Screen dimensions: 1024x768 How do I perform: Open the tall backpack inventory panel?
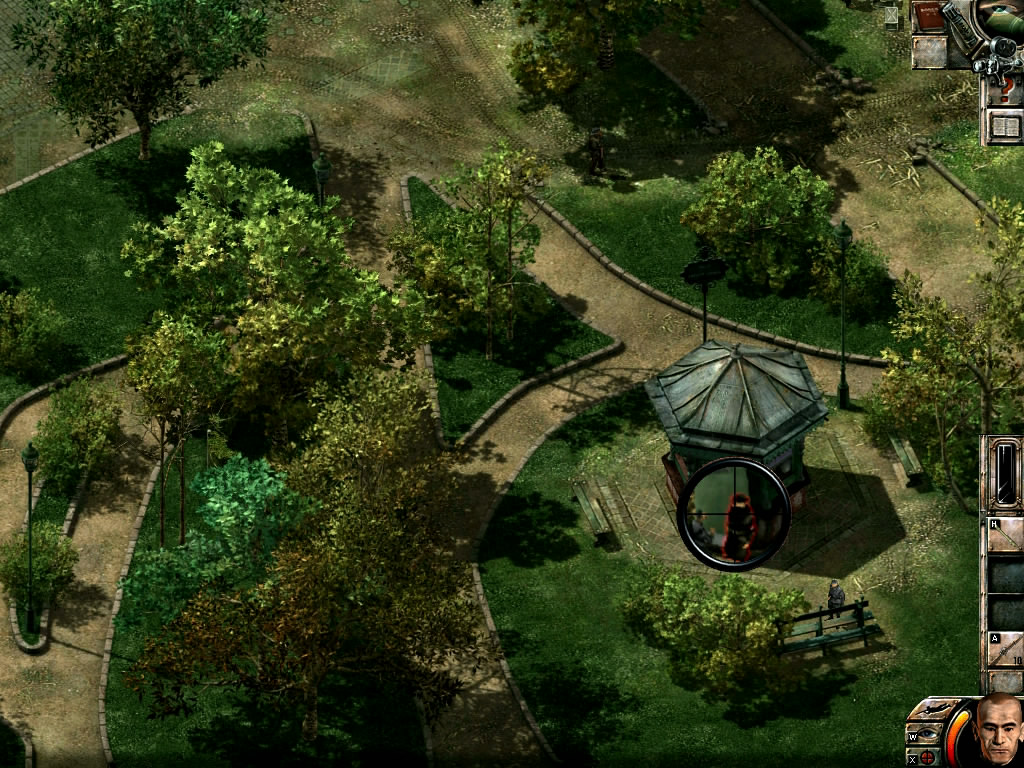click(1004, 474)
